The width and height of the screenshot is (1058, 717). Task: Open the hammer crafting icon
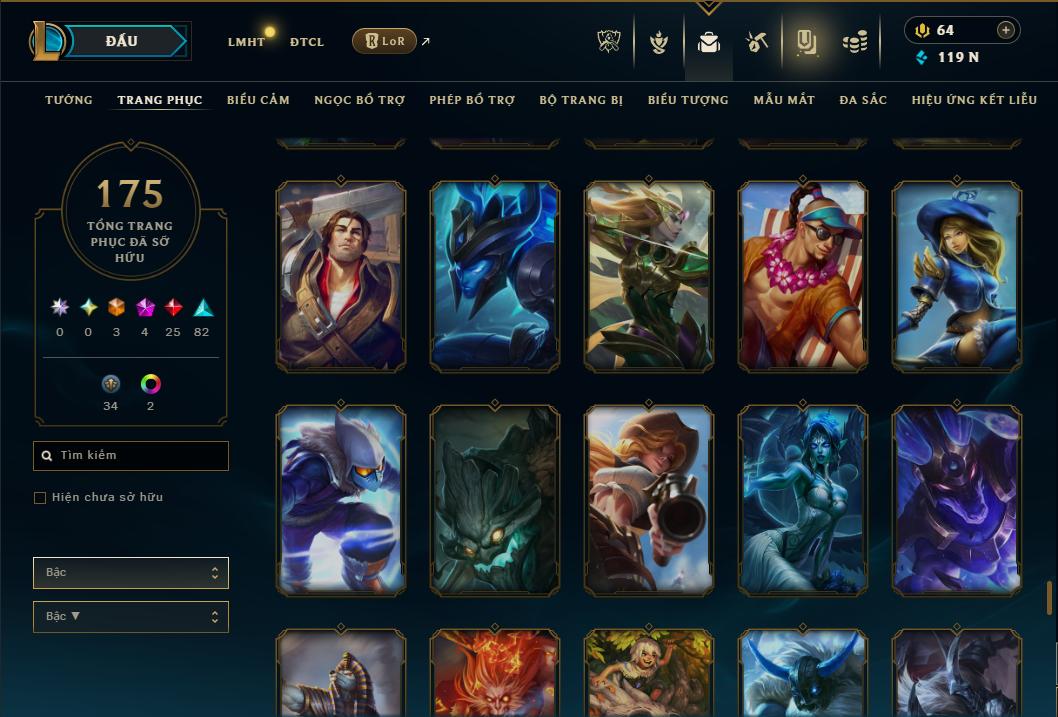(x=757, y=42)
